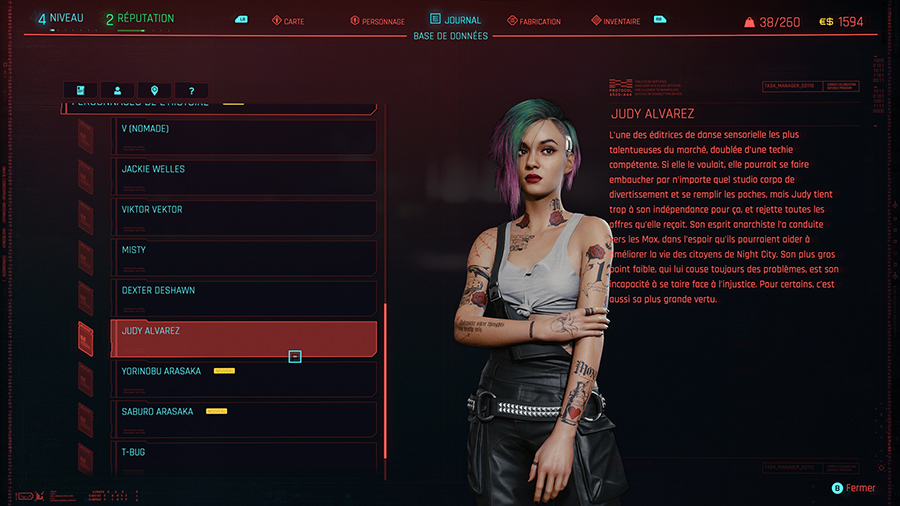Viewport: 900px width, 506px height.
Task: Filter database by characters icon
Action: (x=117, y=90)
